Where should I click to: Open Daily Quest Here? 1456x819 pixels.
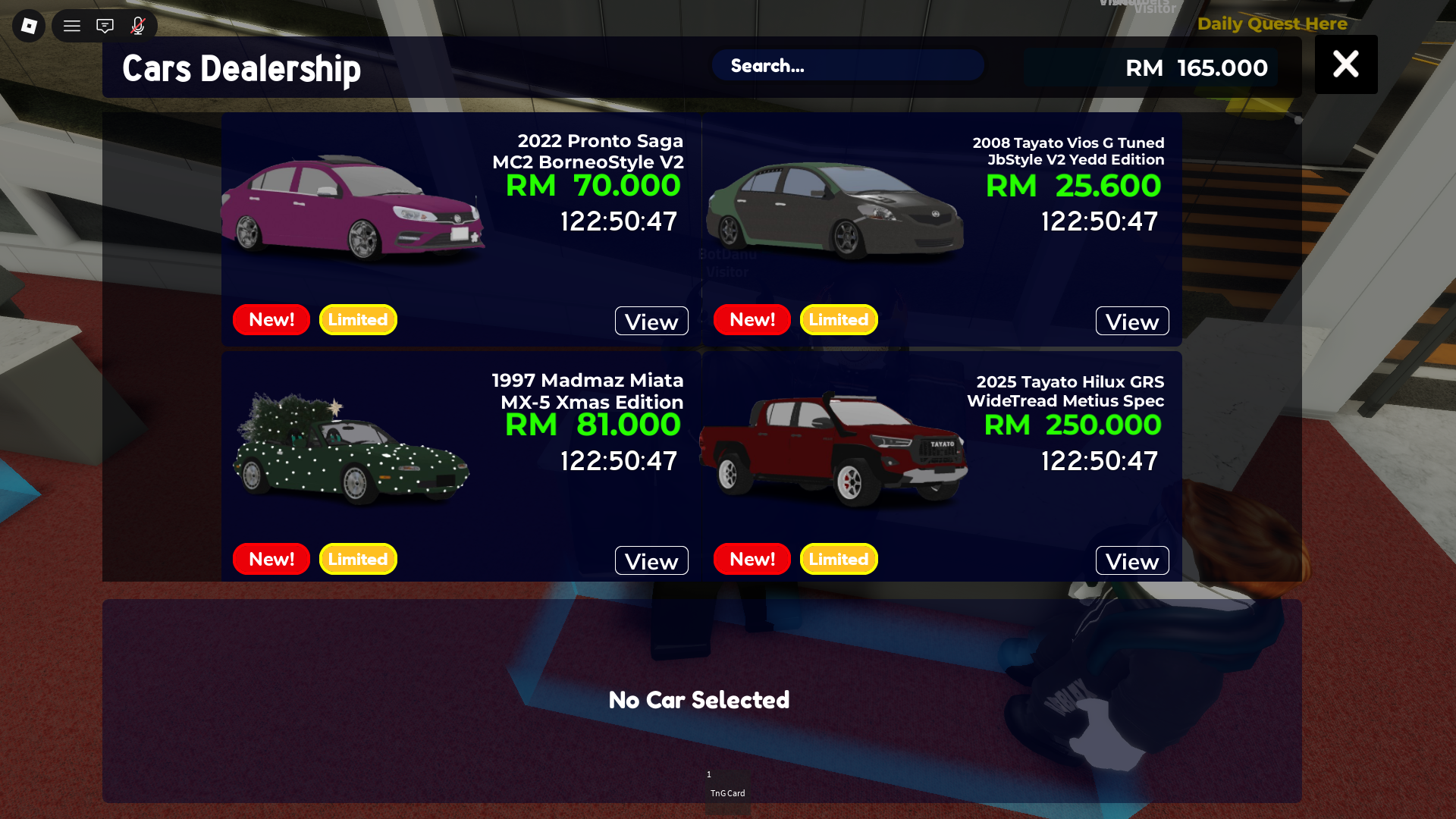1271,24
